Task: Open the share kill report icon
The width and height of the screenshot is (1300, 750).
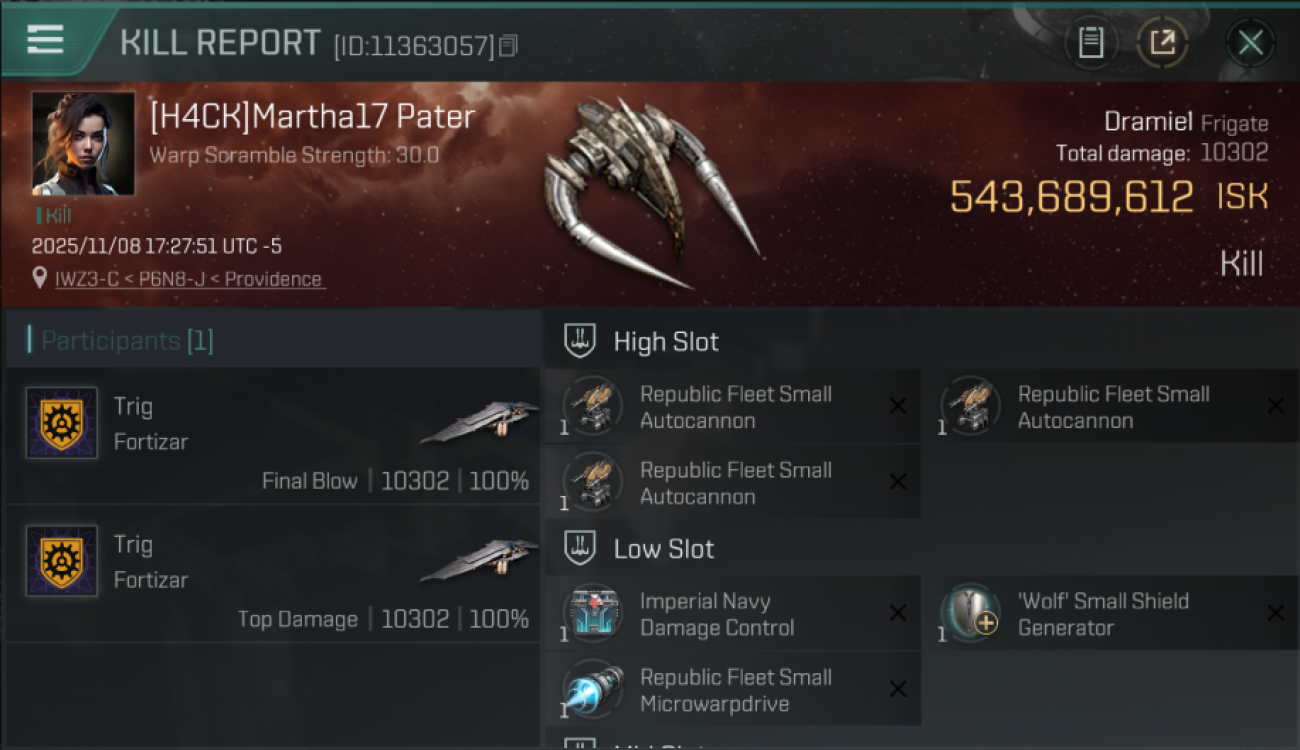Action: coord(1162,42)
